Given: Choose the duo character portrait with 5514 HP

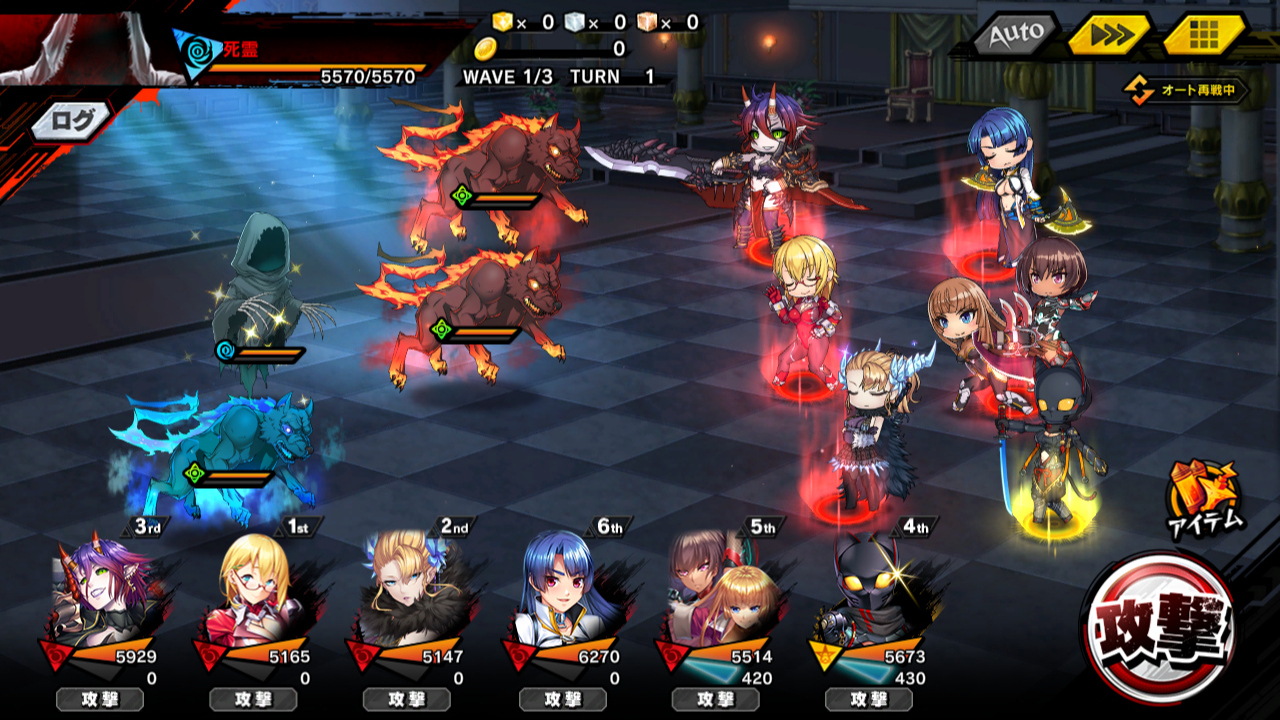Looking at the screenshot, I should pyautogui.click(x=716, y=592).
